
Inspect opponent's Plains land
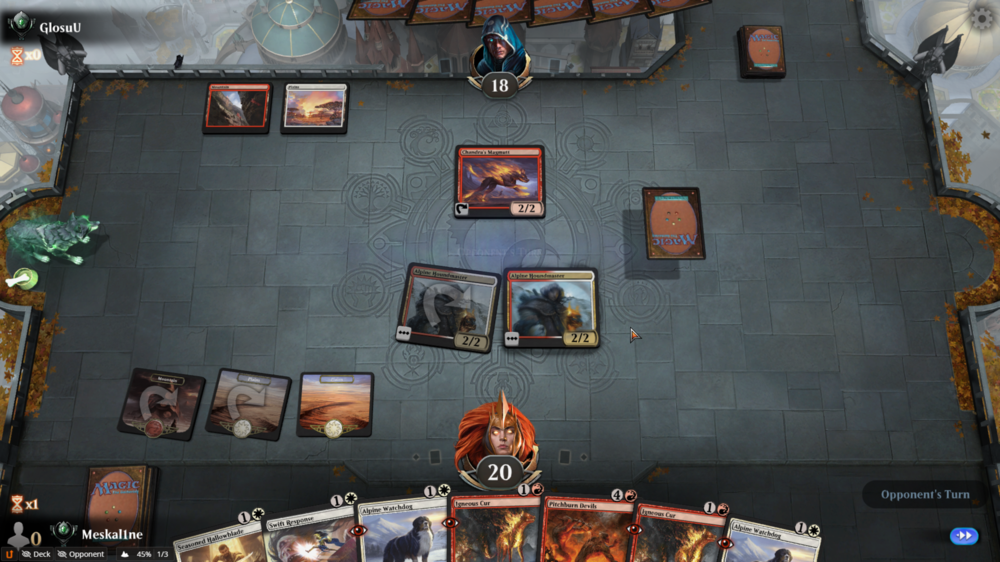(x=314, y=107)
